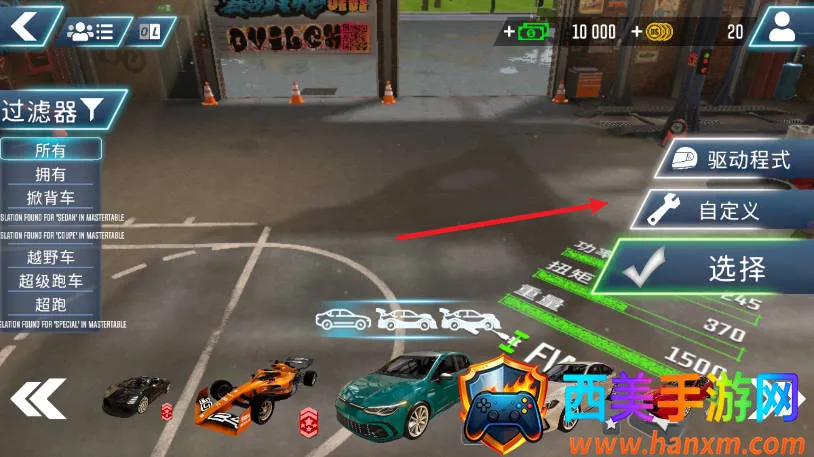Viewport: 814px width, 457px height.
Task: Switch to 超级跑车 supercar filter
Action: click(50, 281)
